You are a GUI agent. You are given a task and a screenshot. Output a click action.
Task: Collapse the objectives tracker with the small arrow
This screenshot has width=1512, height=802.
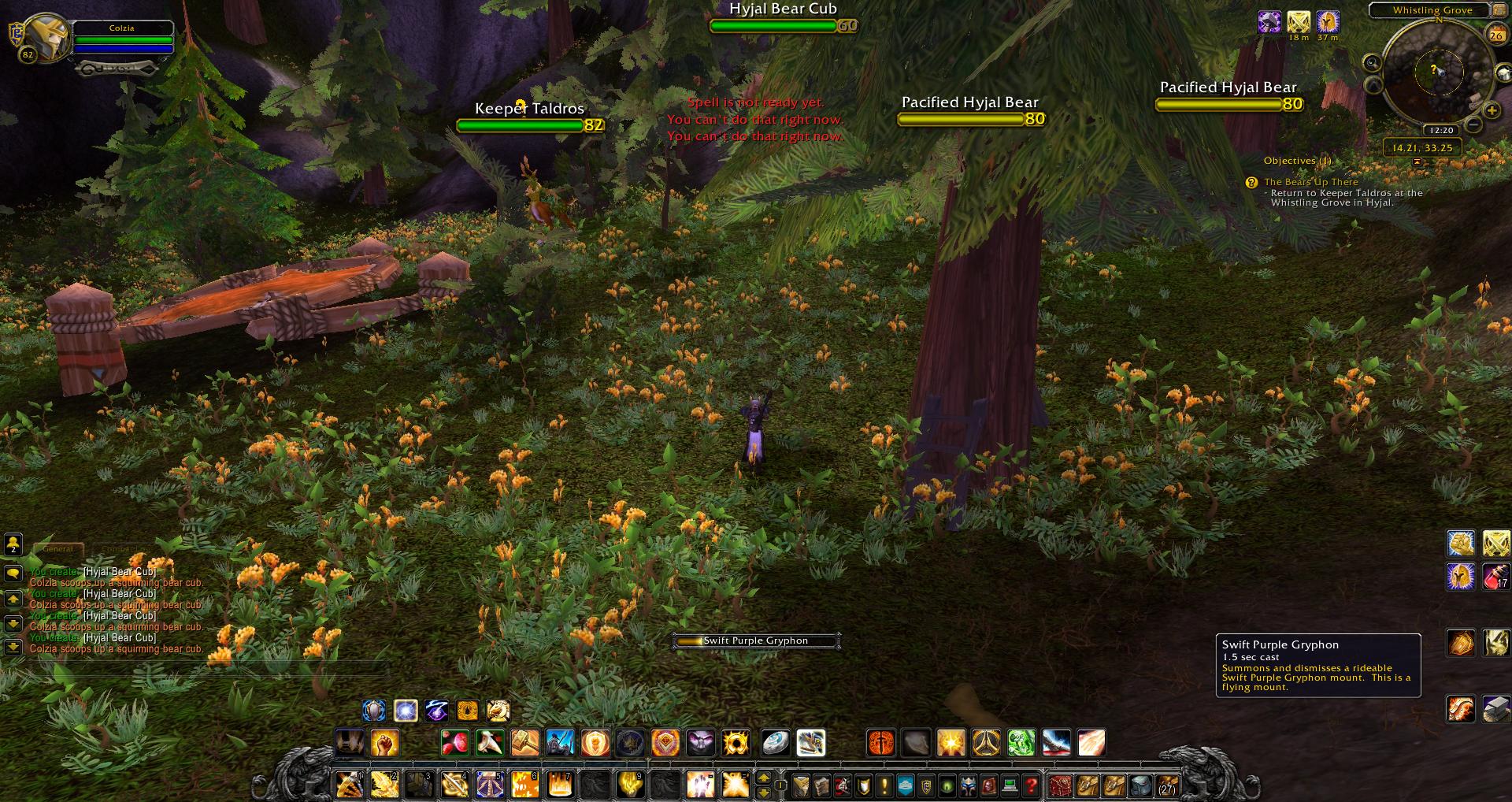tap(1417, 162)
